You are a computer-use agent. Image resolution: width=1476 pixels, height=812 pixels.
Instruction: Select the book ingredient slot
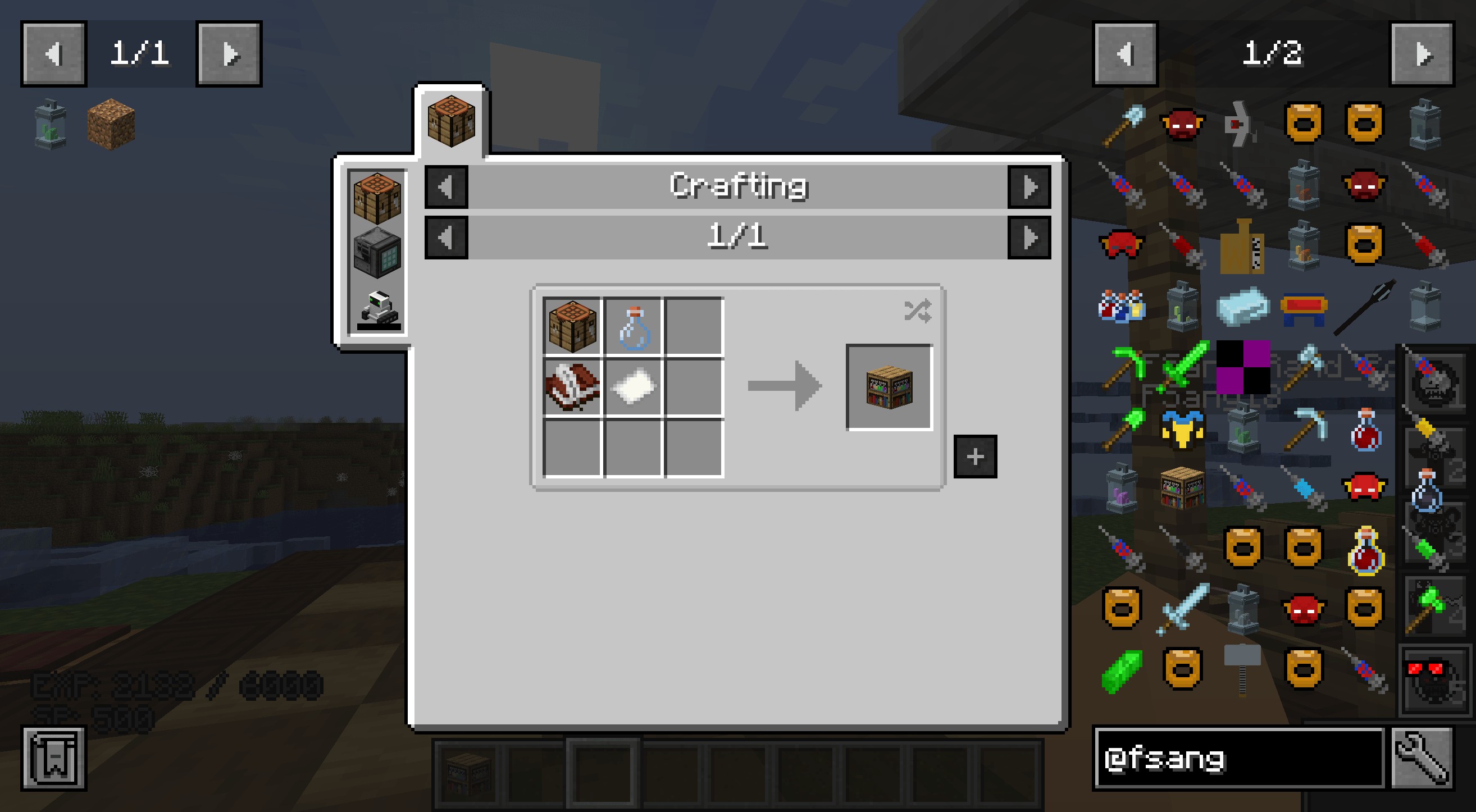point(572,387)
